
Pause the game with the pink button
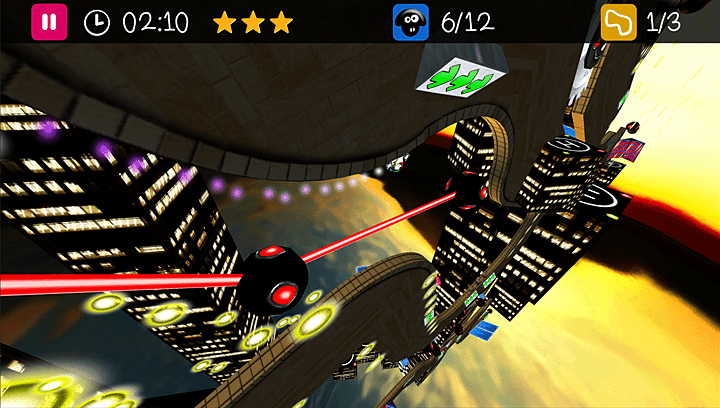47,21
